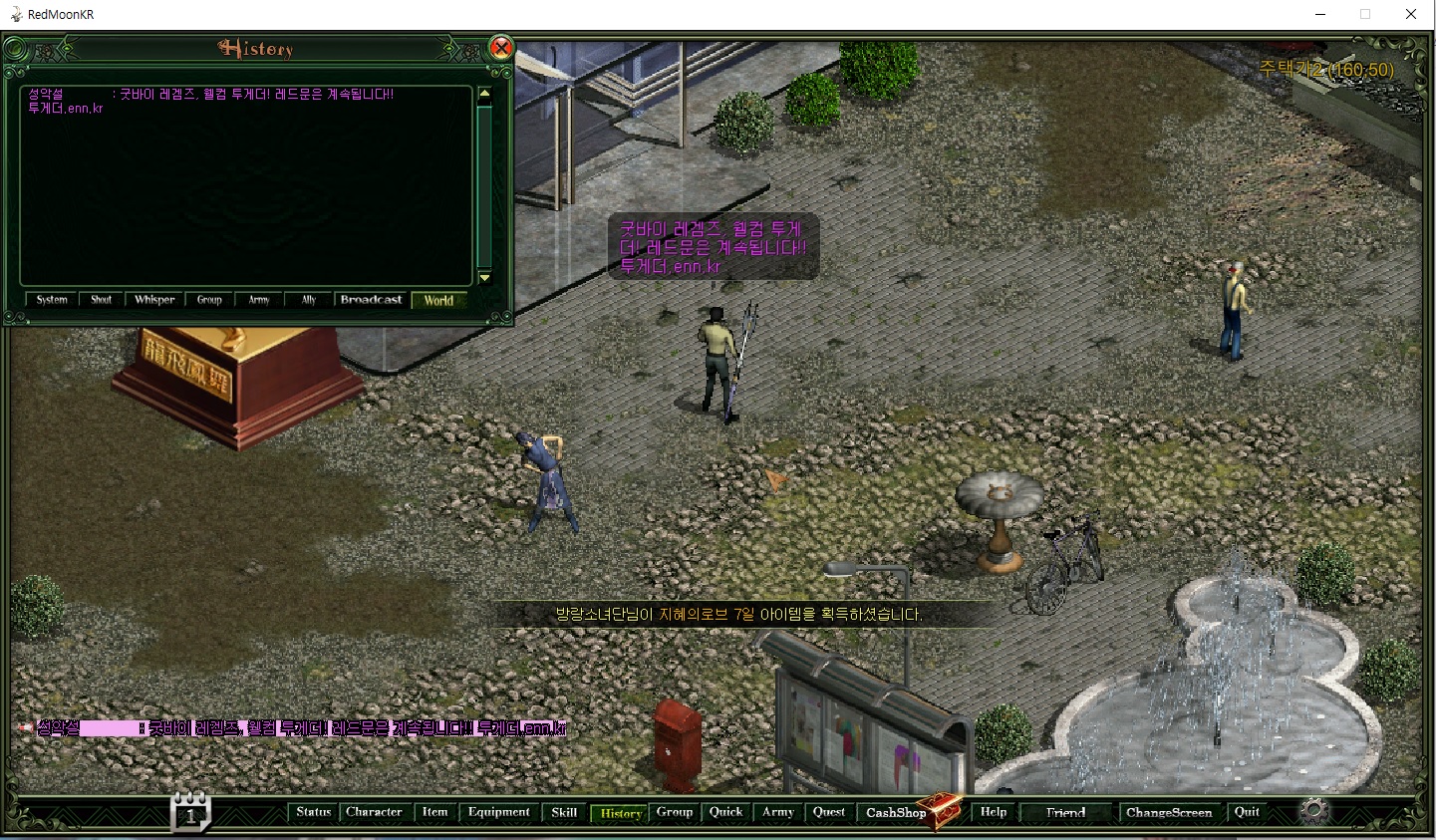Open the Character menu
The height and width of the screenshot is (840, 1436).
374,812
